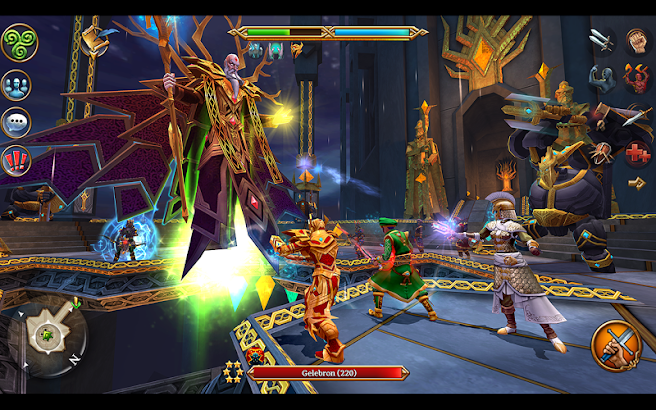The height and width of the screenshot is (410, 656).
Task: Select the Gelebron (220) target nameplate
Action: tap(328, 372)
